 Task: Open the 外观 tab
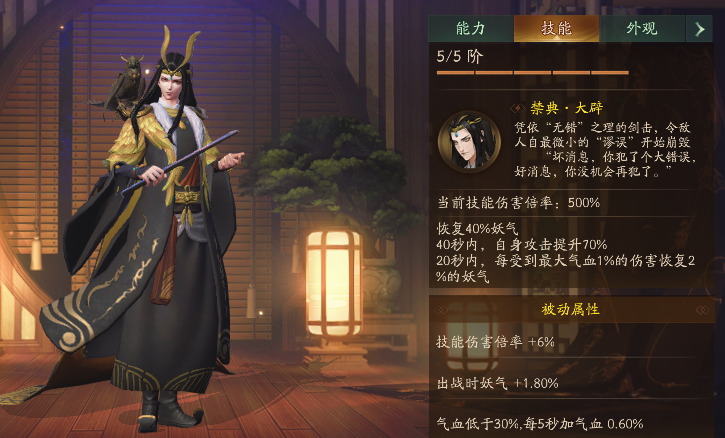click(641, 28)
